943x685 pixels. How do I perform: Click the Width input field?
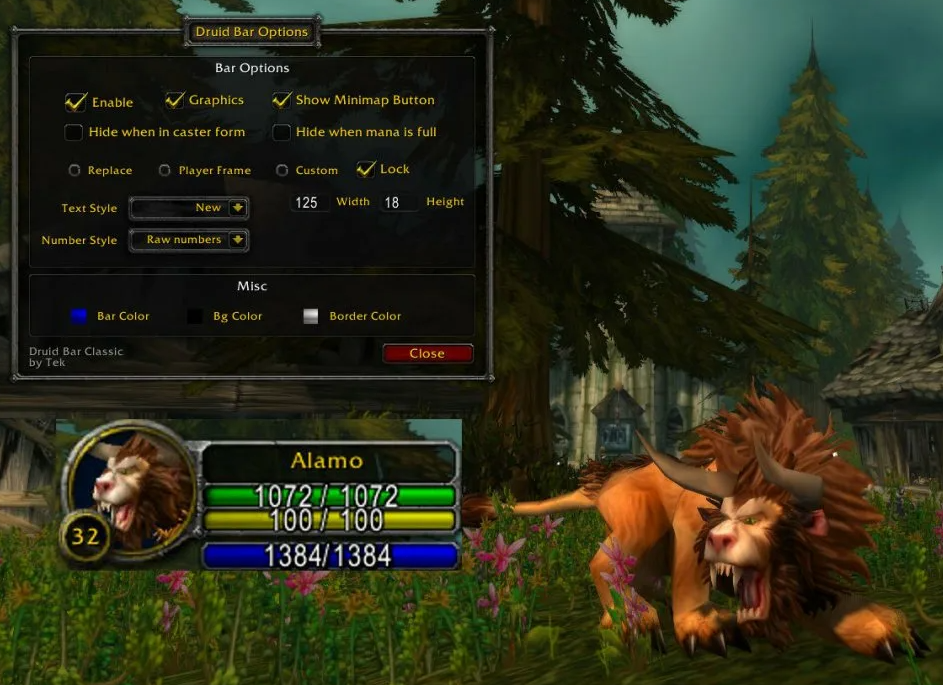click(x=308, y=203)
